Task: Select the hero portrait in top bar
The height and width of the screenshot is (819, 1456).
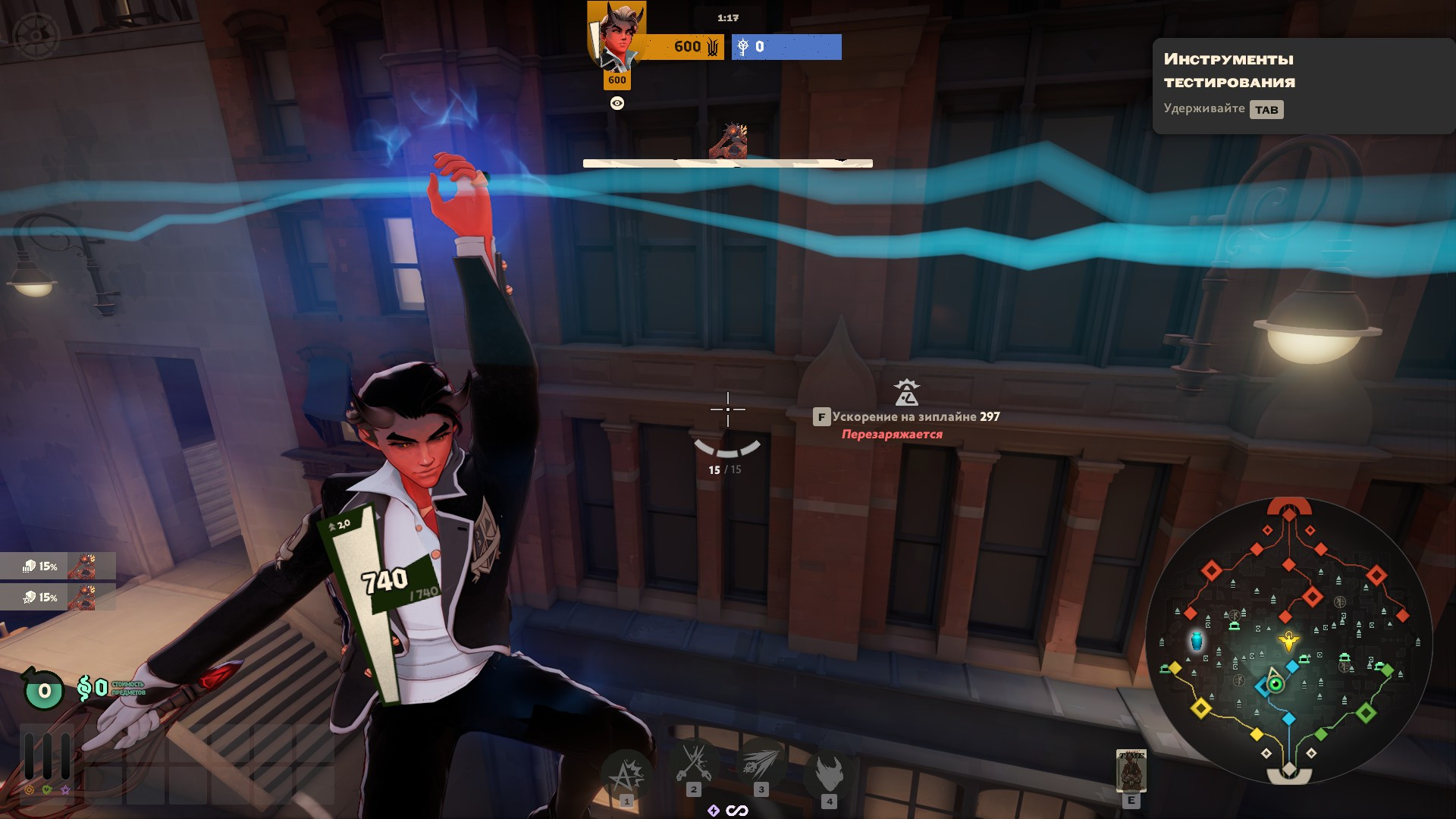Action: click(617, 36)
